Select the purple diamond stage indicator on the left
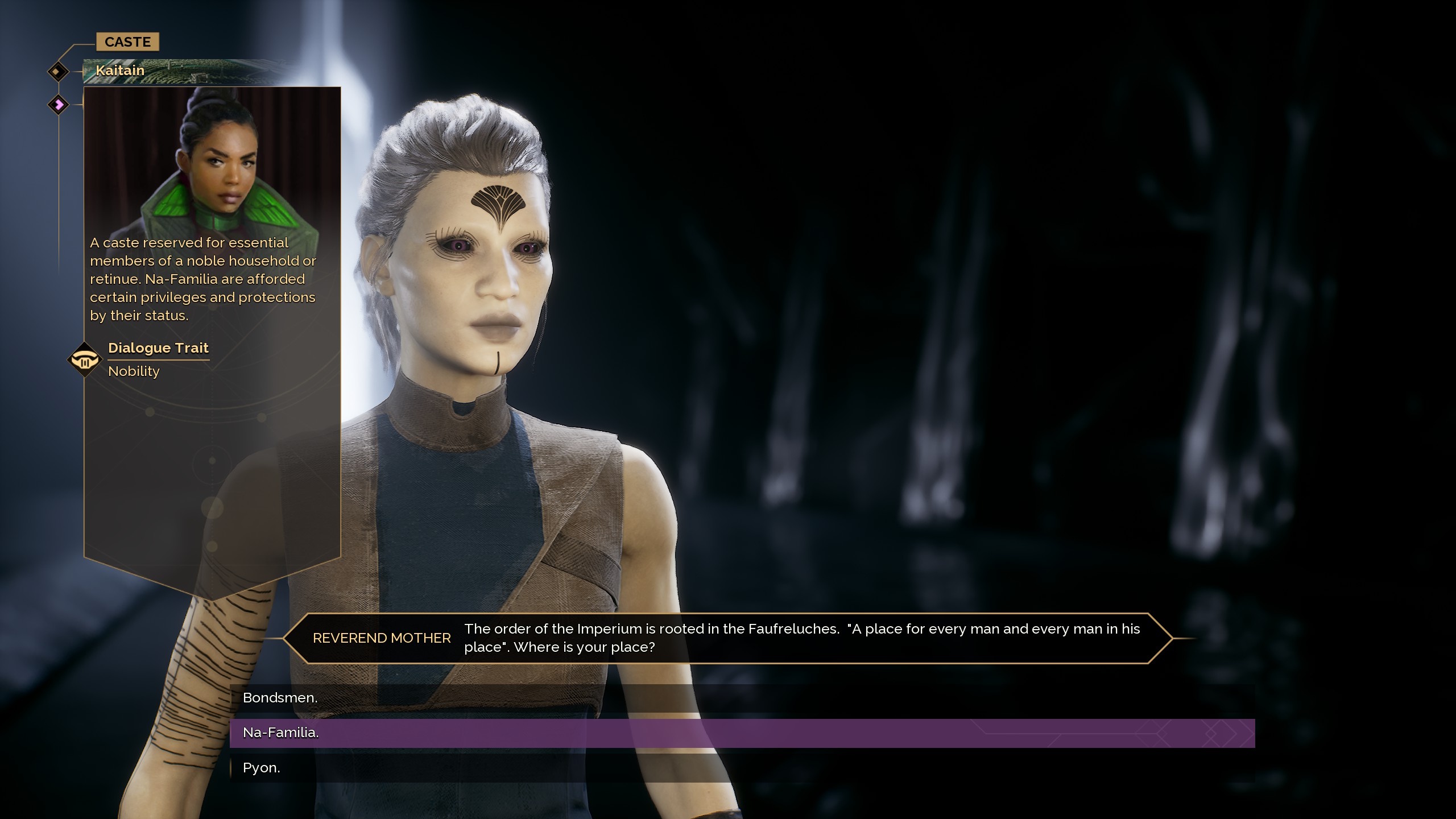The height and width of the screenshot is (819, 1456). (57, 104)
